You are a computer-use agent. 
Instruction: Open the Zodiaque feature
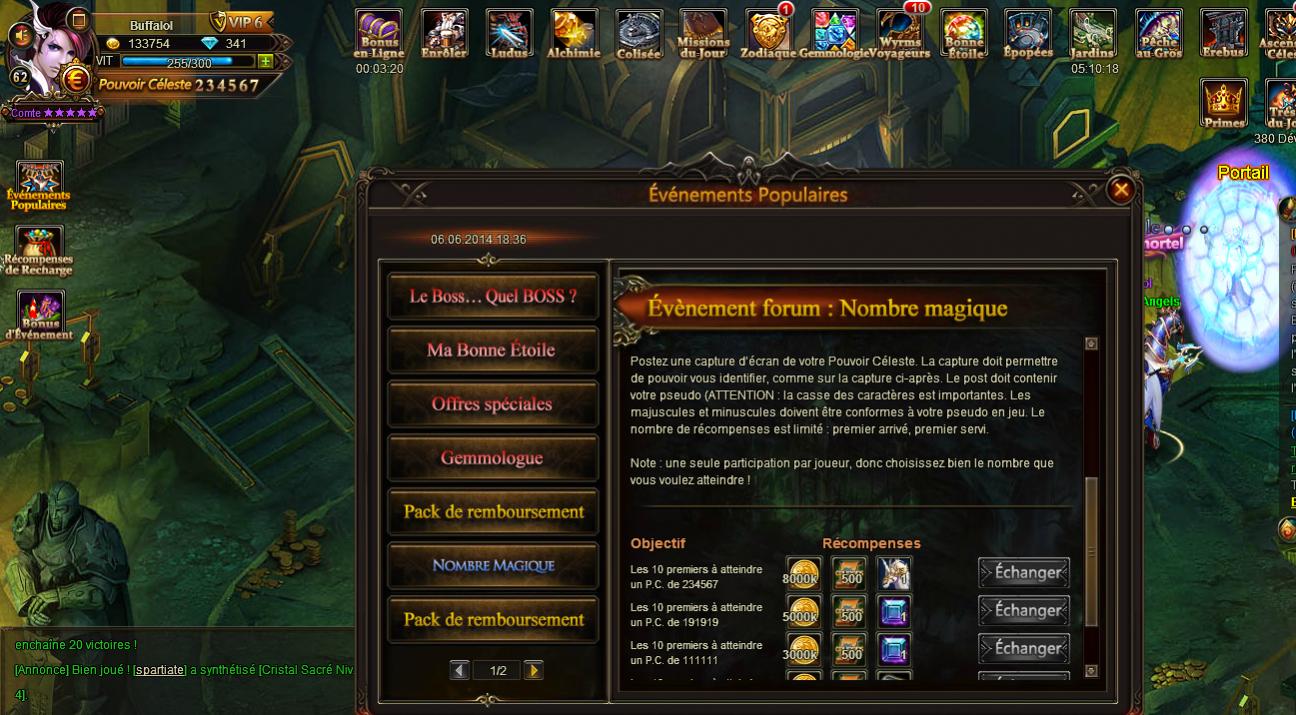[768, 33]
